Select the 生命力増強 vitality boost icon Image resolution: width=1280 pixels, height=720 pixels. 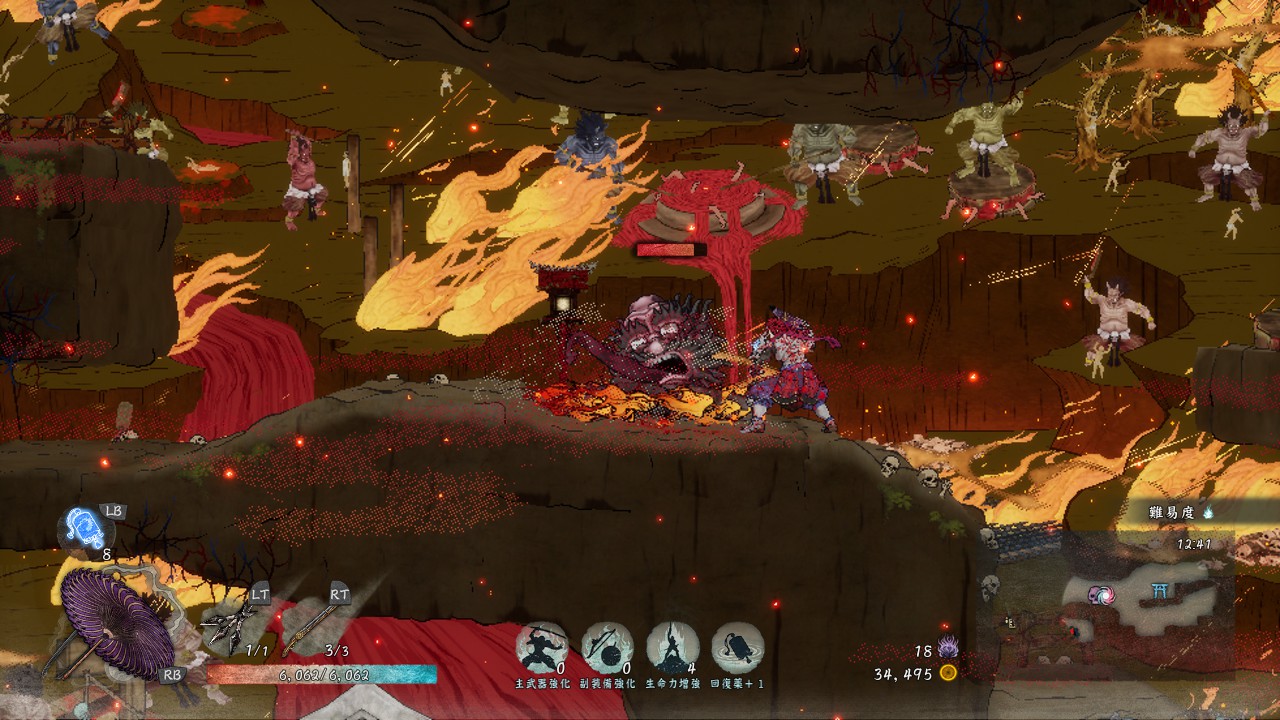click(x=672, y=648)
